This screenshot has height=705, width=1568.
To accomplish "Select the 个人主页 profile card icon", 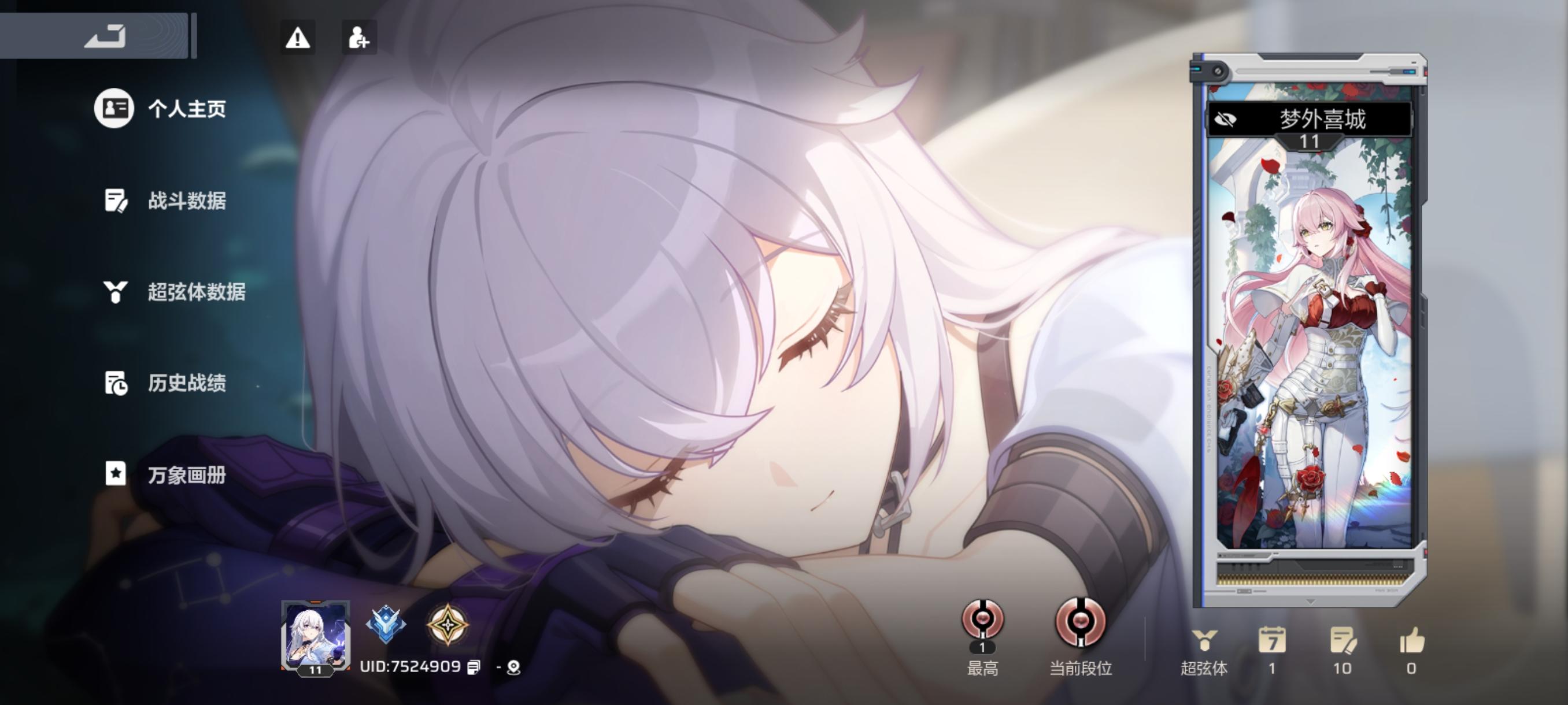I will 113,109.
